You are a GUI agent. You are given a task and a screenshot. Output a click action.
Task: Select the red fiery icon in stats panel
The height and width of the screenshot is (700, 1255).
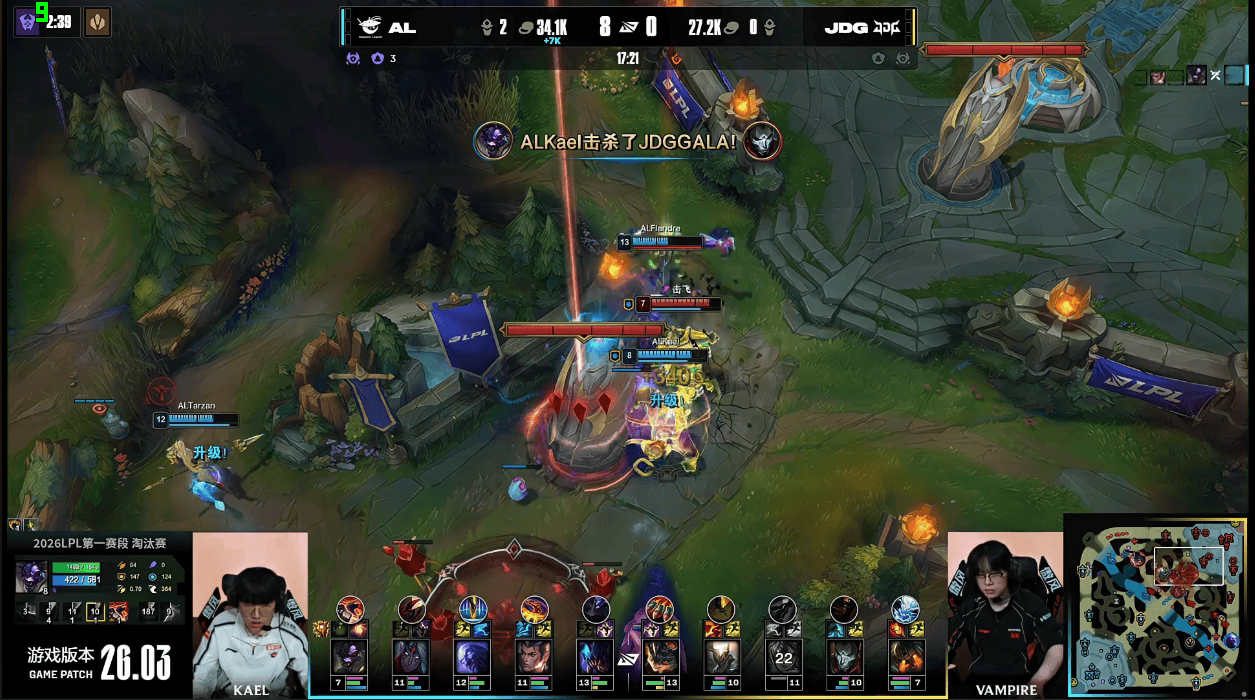pos(118,610)
